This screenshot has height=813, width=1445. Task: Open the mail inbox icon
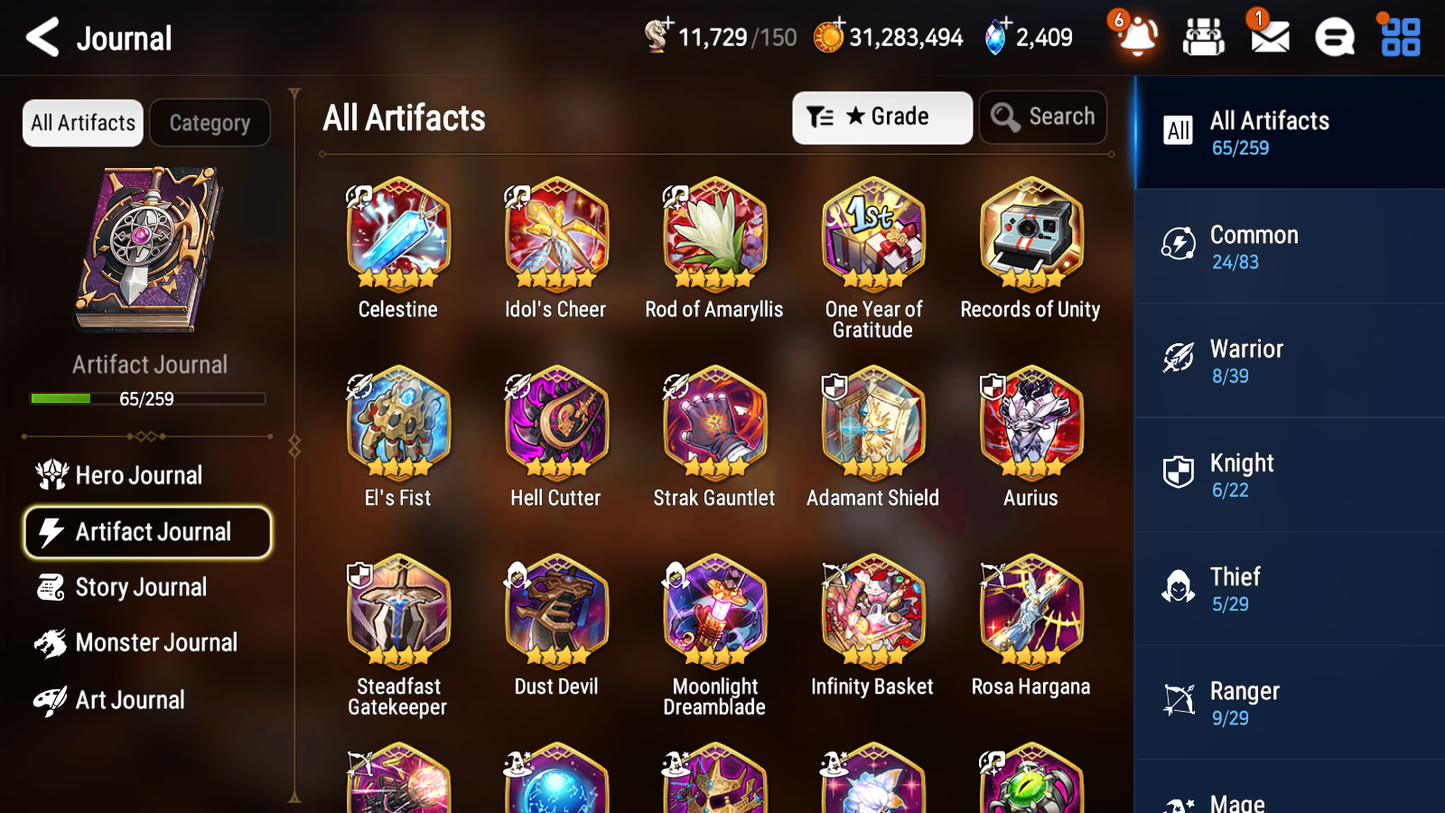coord(1268,38)
